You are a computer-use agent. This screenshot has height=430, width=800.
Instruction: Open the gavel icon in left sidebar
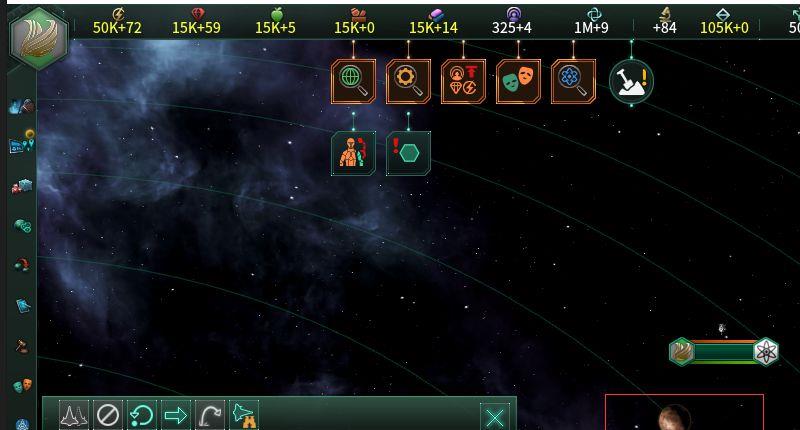tap(22, 346)
